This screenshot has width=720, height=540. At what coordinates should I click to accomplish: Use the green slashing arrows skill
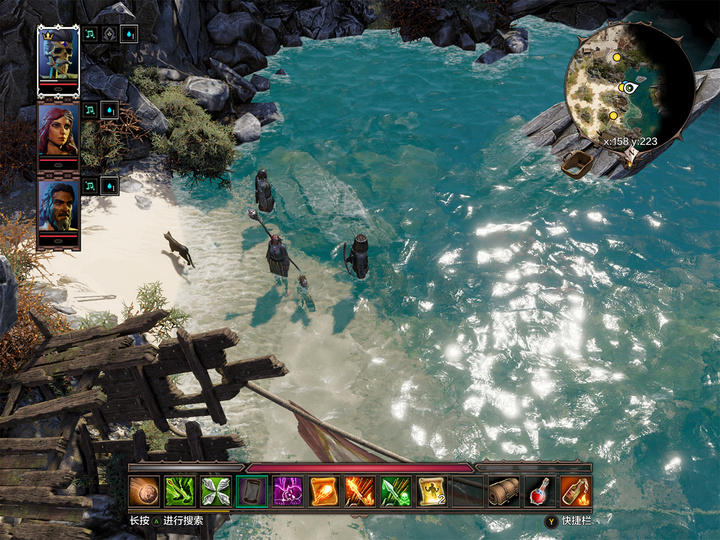180,491
